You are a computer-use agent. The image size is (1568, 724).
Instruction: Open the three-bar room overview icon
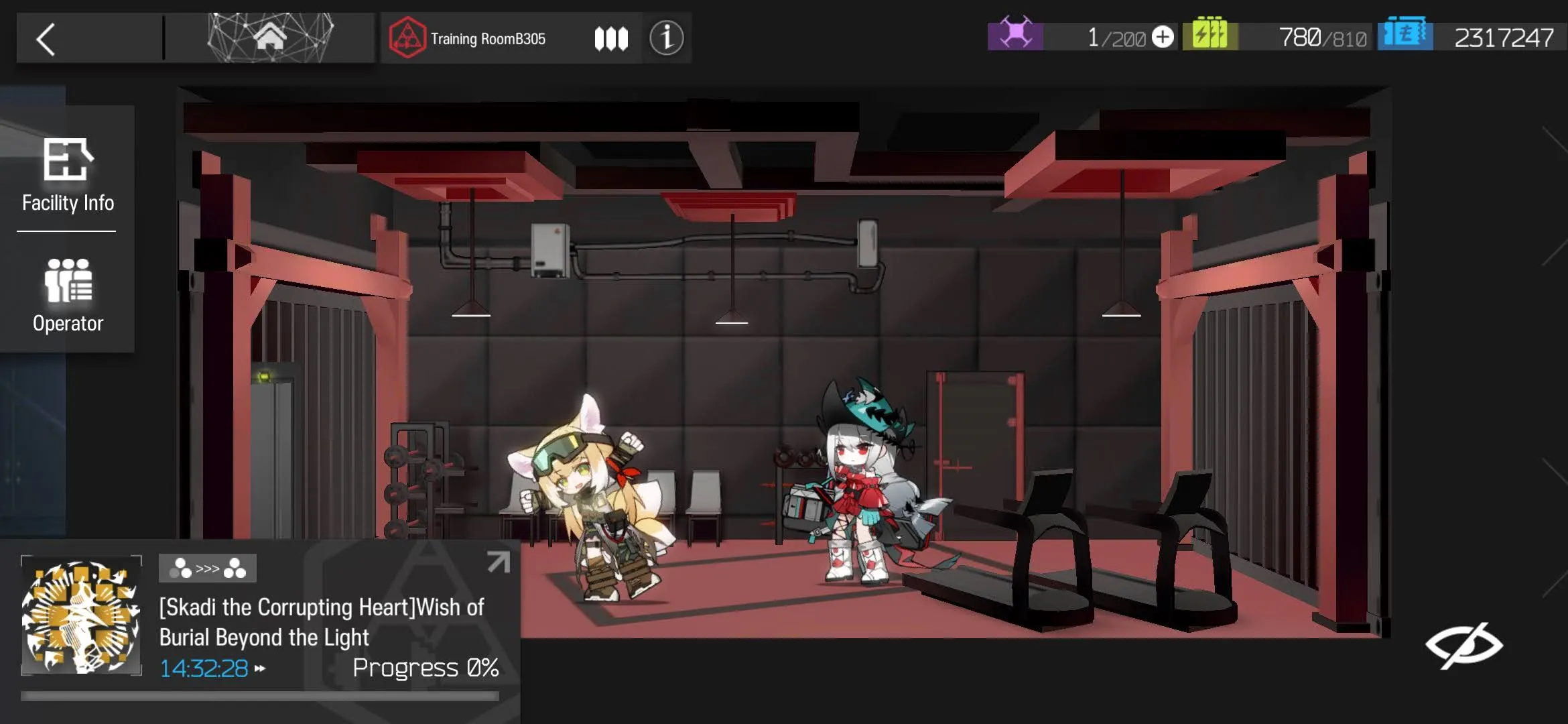(611, 38)
